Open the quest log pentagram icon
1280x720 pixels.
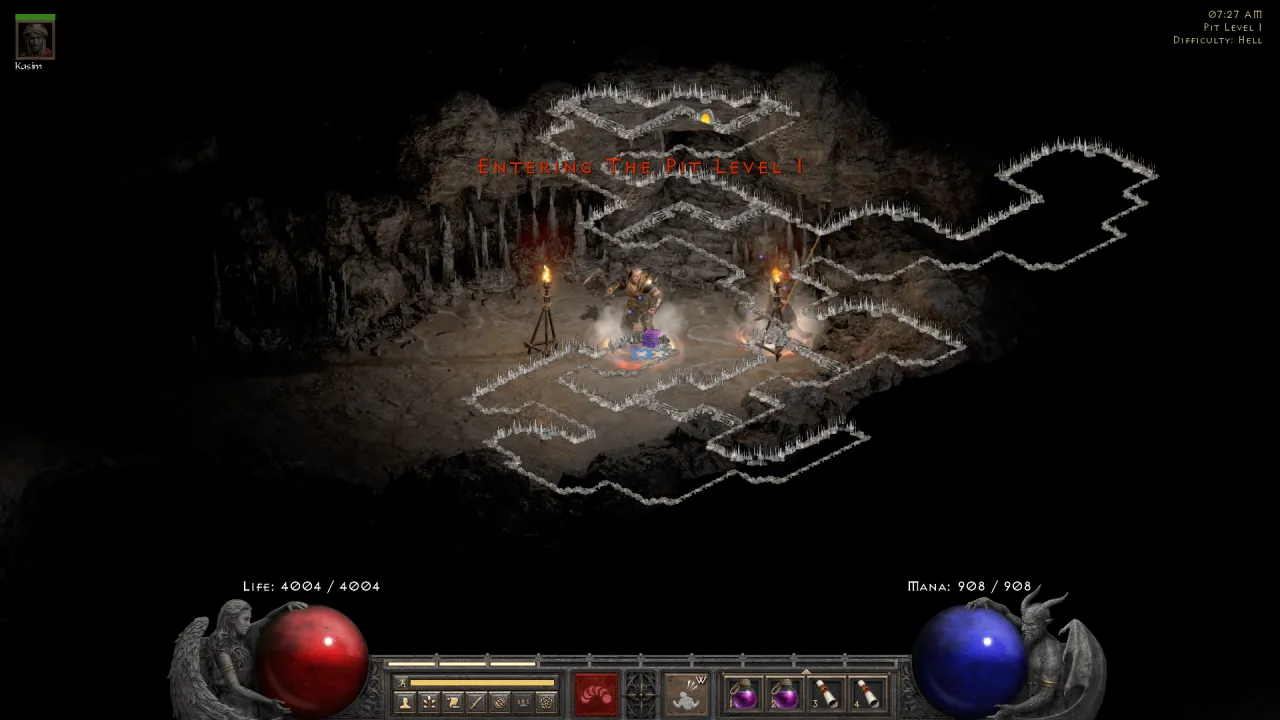pos(548,701)
